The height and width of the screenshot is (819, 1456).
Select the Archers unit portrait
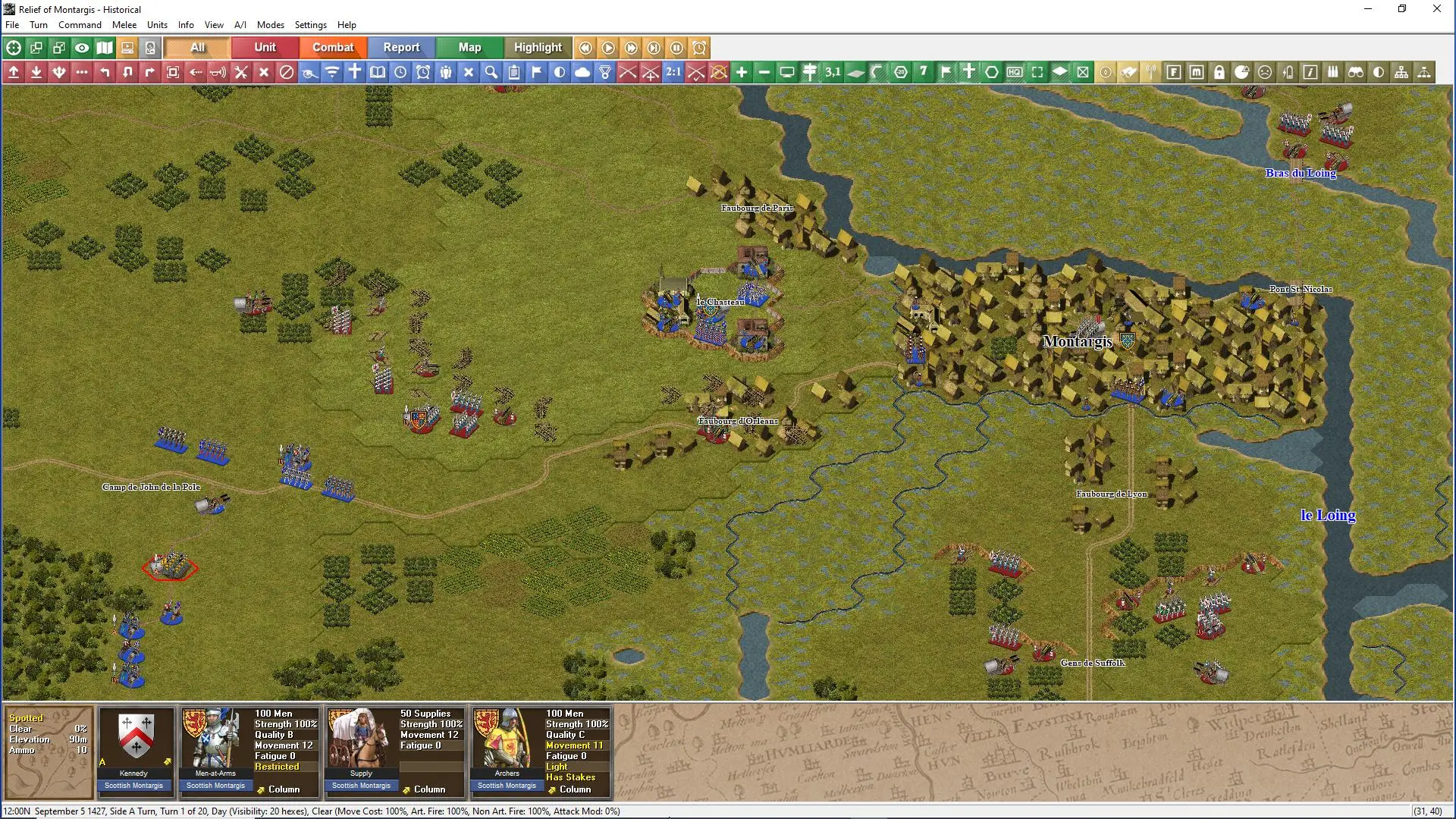tap(506, 739)
